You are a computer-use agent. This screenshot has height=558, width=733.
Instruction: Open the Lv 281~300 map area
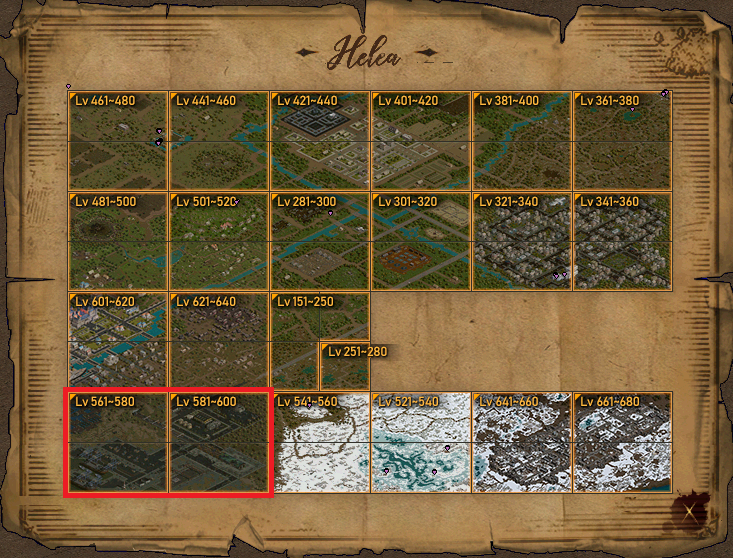point(320,241)
